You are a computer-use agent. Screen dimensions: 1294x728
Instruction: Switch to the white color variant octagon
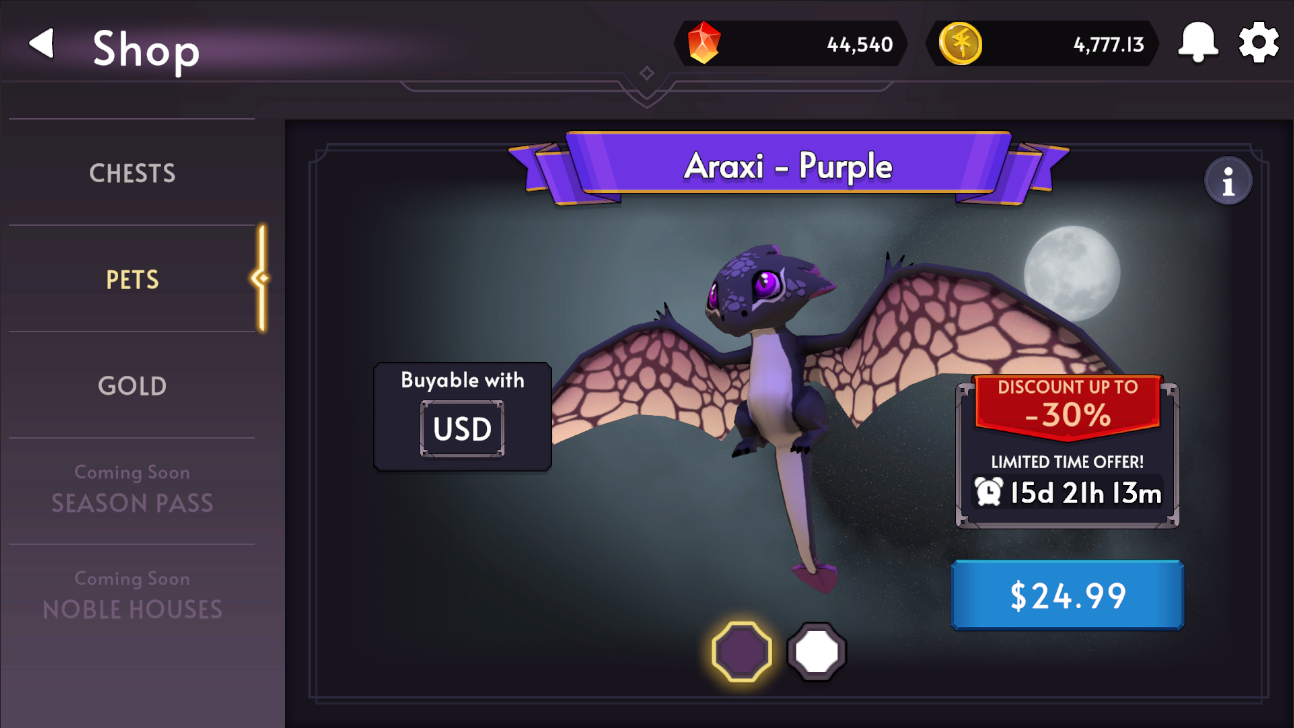point(816,650)
